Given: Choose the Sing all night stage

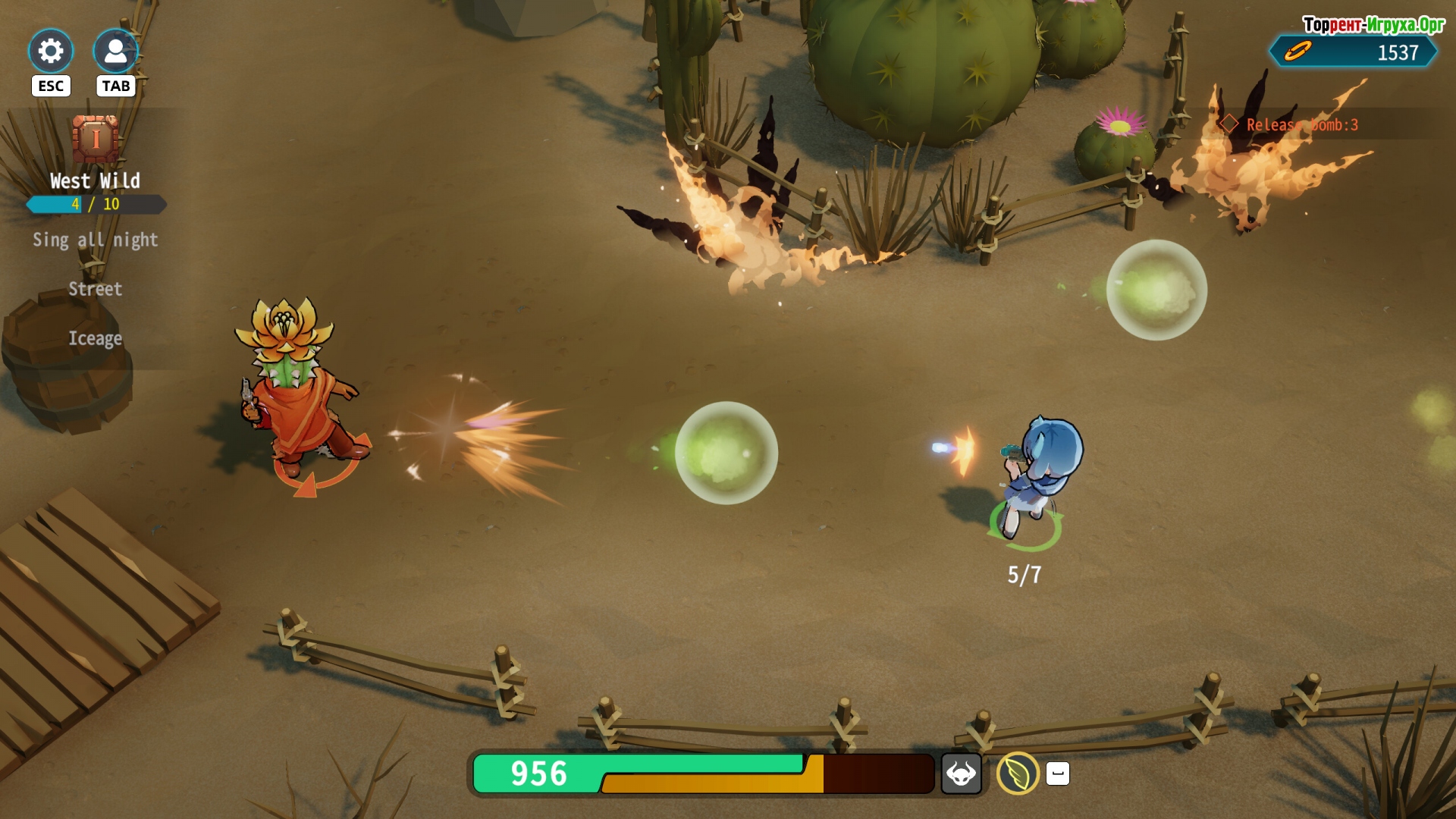Looking at the screenshot, I should (x=95, y=240).
